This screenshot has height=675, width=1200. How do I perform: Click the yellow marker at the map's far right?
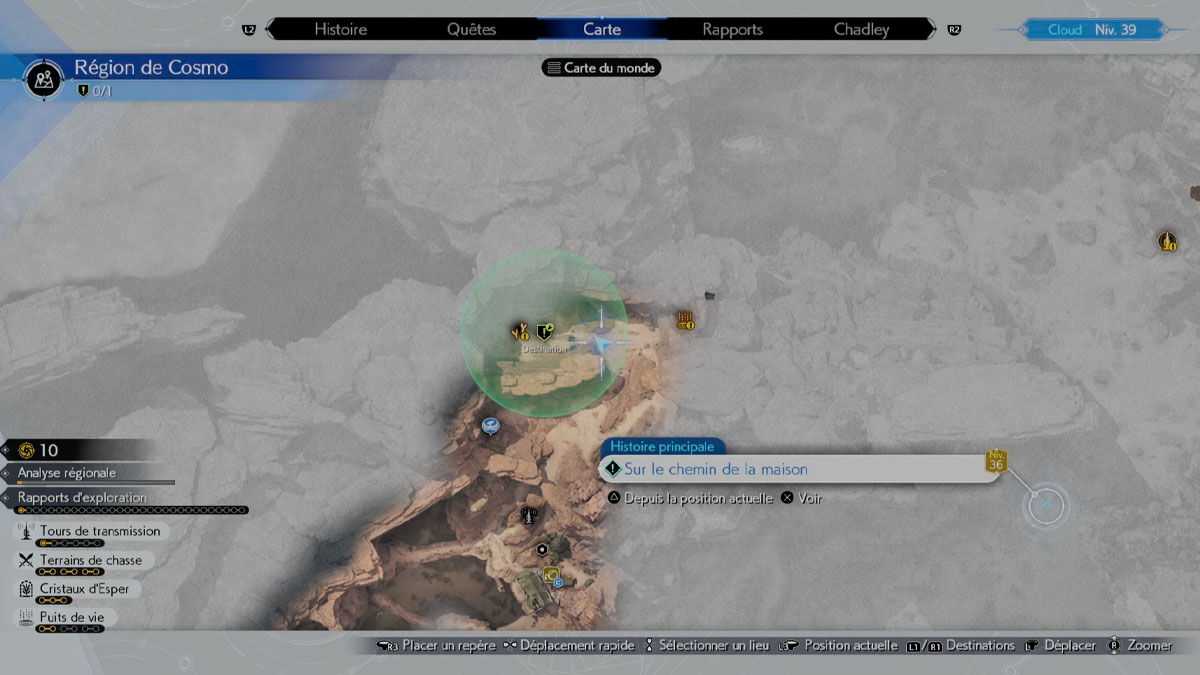(x=1167, y=241)
